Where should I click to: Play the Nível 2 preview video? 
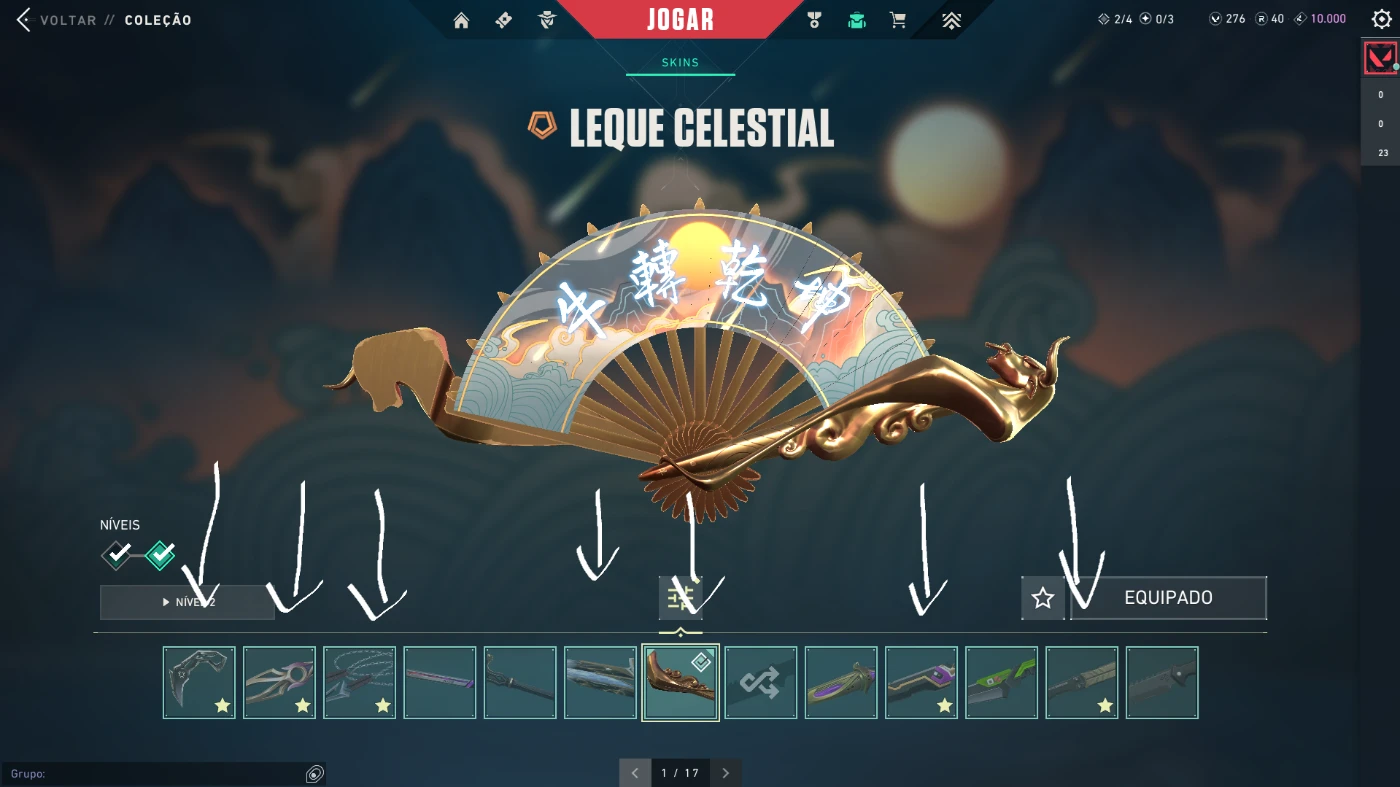187,602
